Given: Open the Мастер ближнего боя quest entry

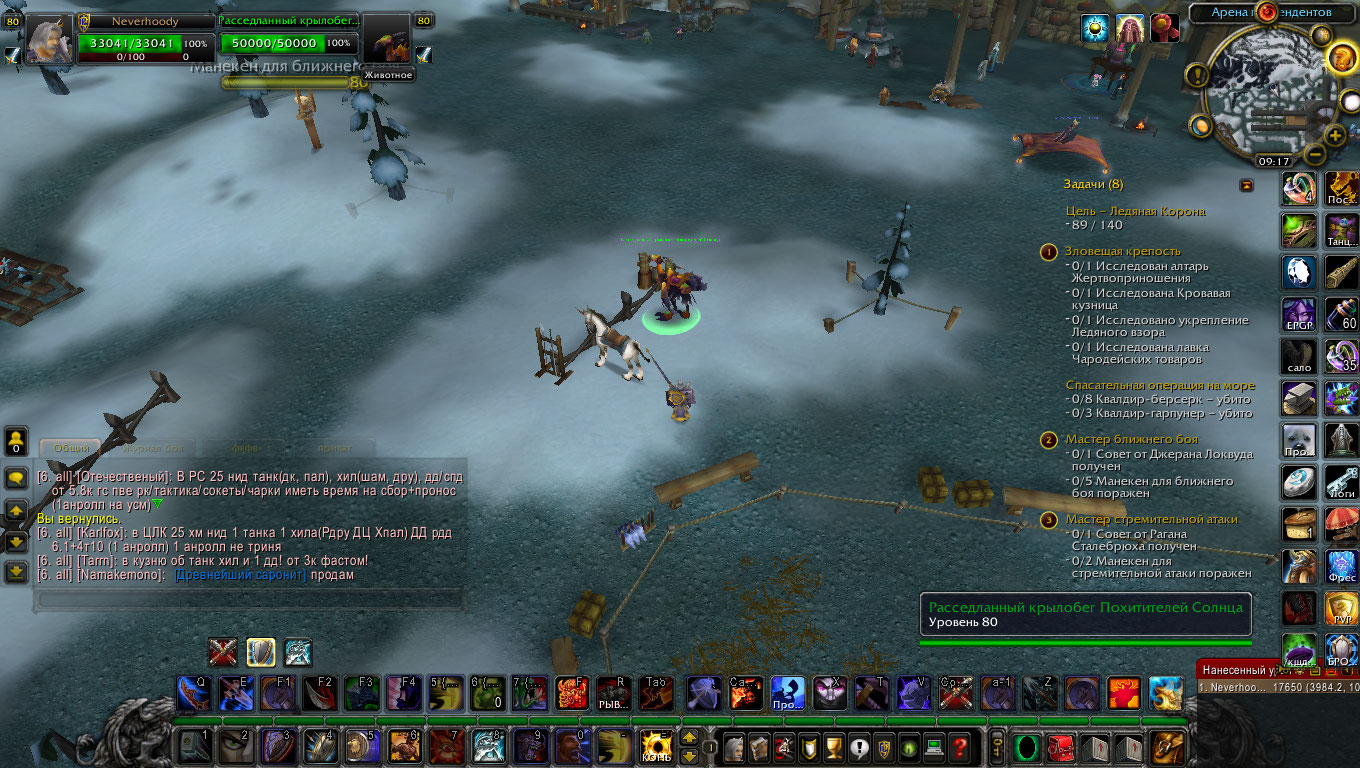Looking at the screenshot, I should pyautogui.click(x=1131, y=439).
